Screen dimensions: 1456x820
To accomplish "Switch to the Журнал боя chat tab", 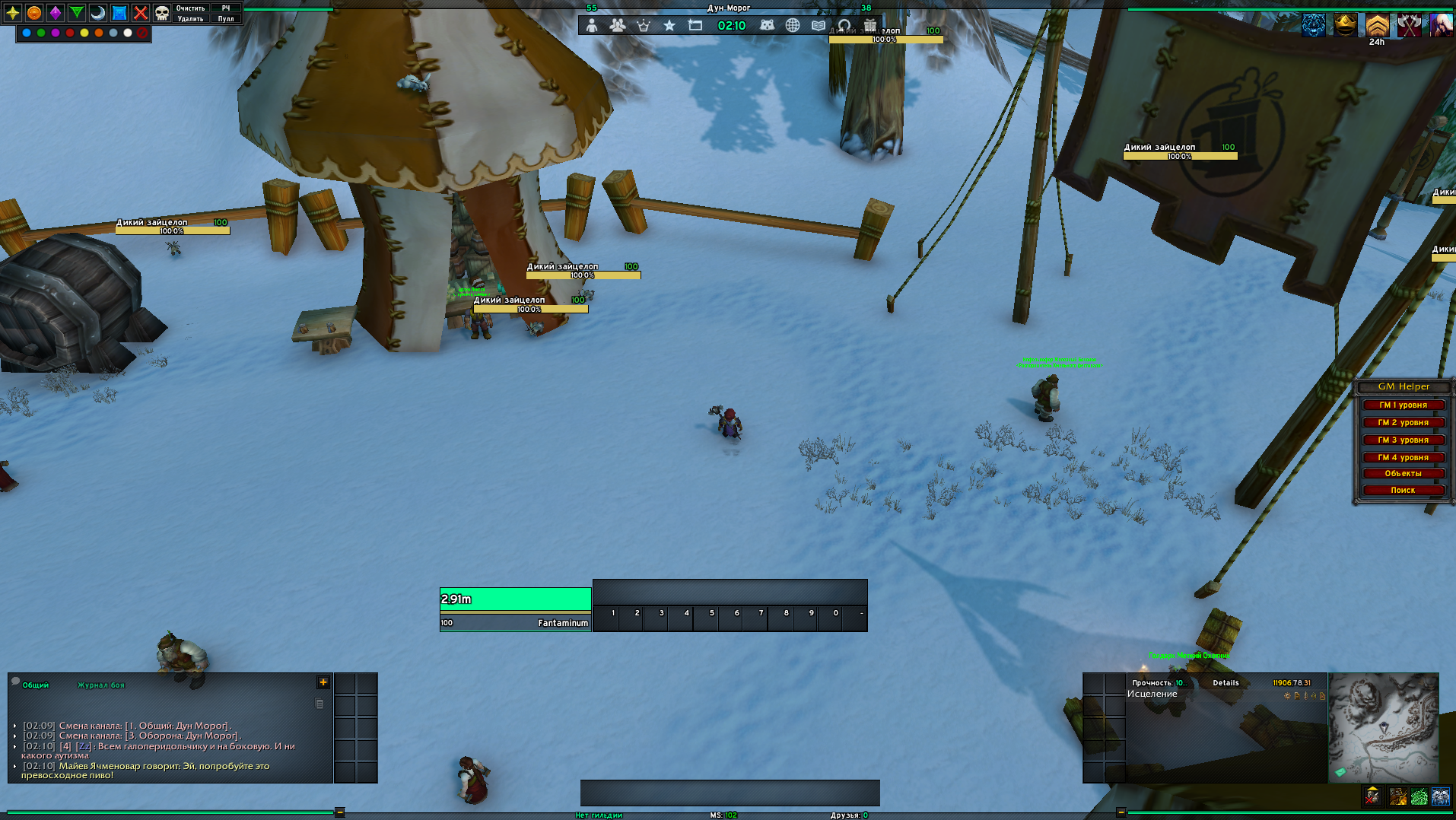I will tap(100, 685).
